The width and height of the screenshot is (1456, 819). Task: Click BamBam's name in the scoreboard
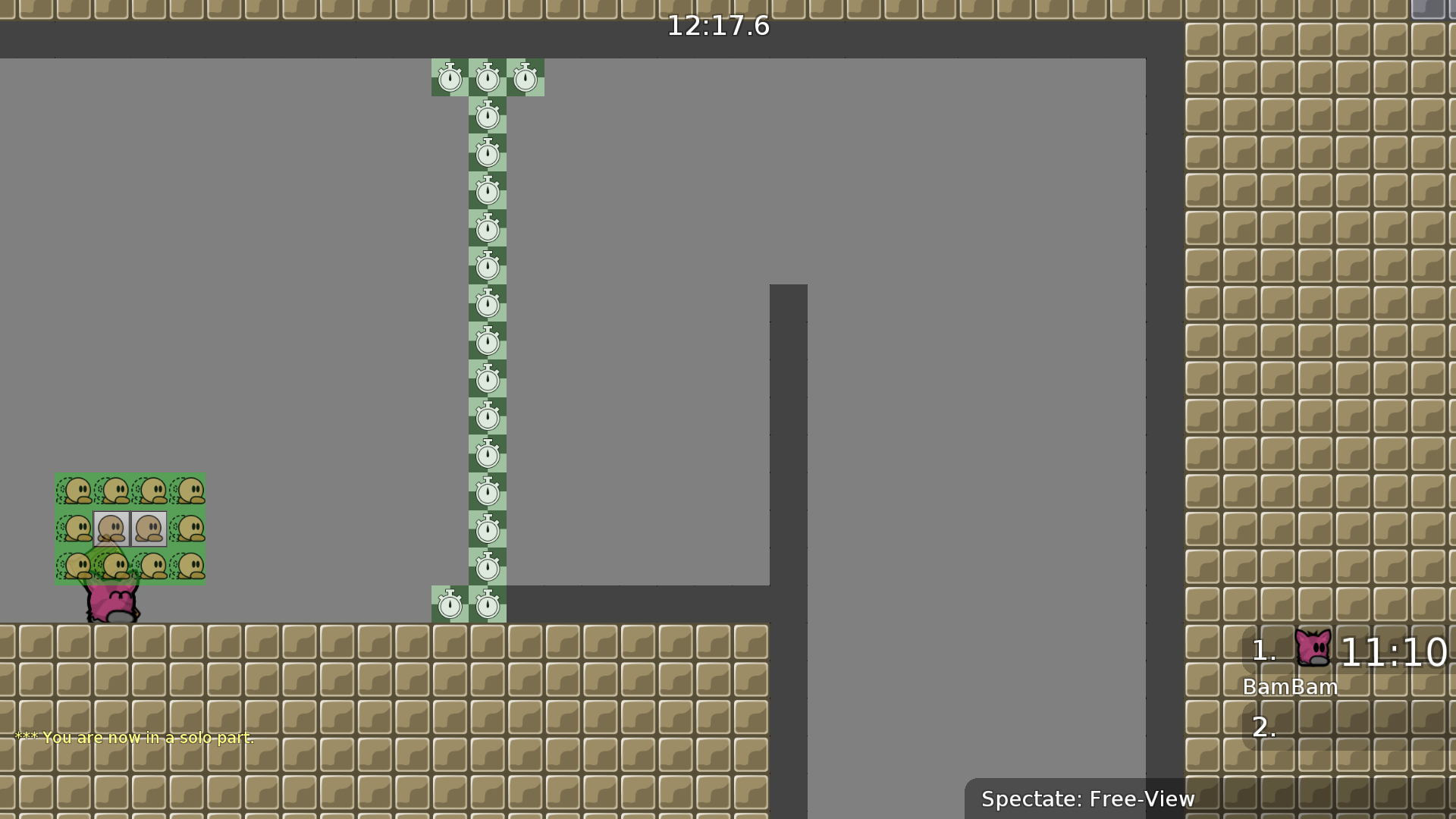pyautogui.click(x=1291, y=687)
